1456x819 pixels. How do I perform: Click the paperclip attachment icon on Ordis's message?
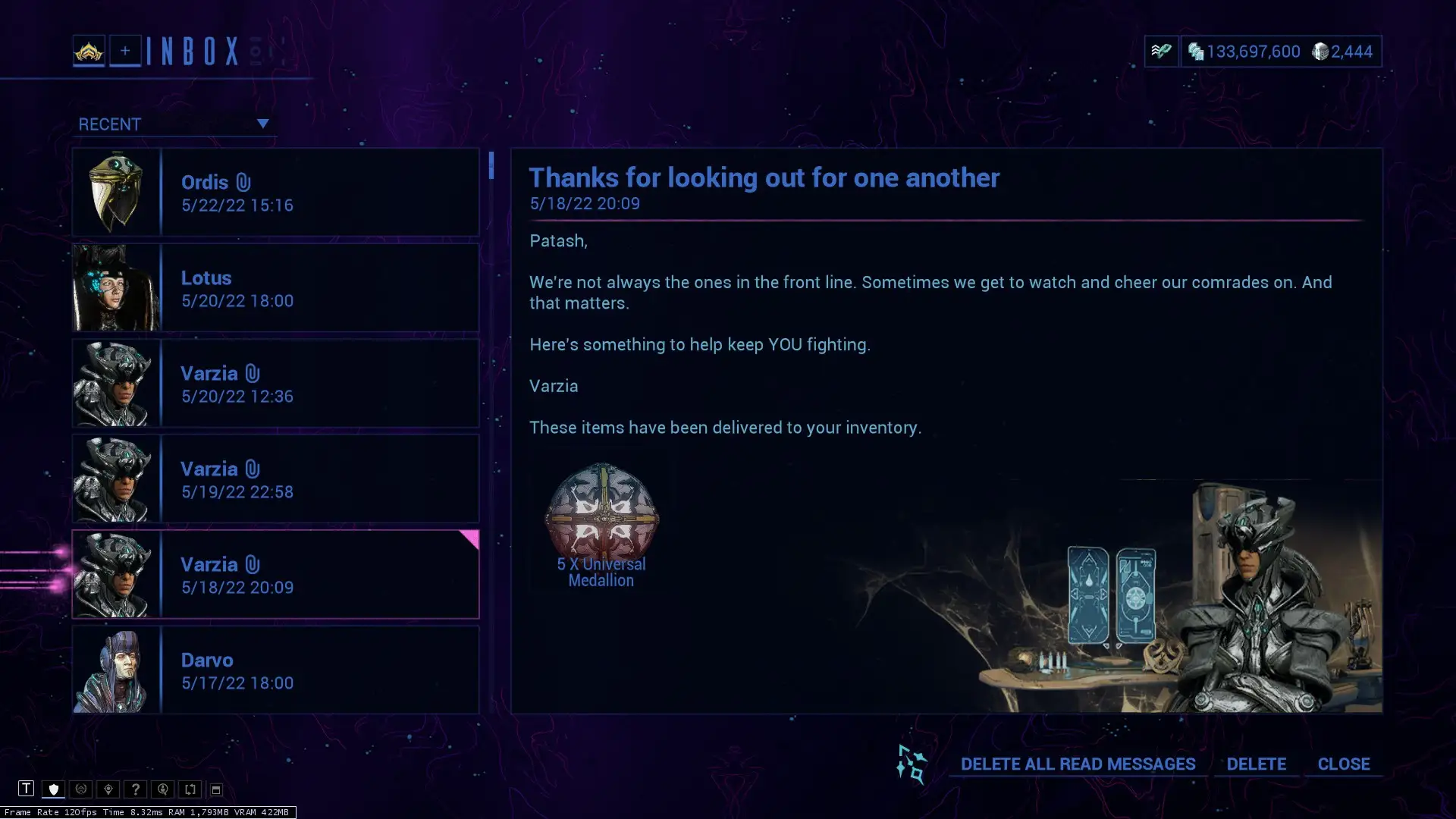pos(243,180)
